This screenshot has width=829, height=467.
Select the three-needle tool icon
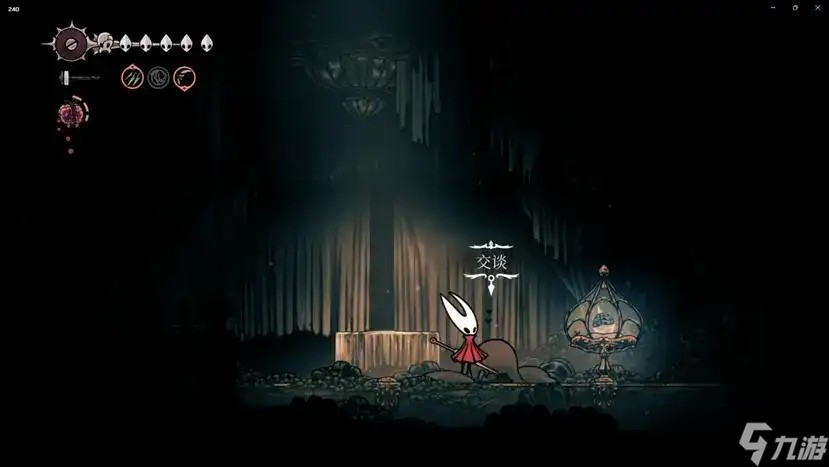[x=132, y=77]
